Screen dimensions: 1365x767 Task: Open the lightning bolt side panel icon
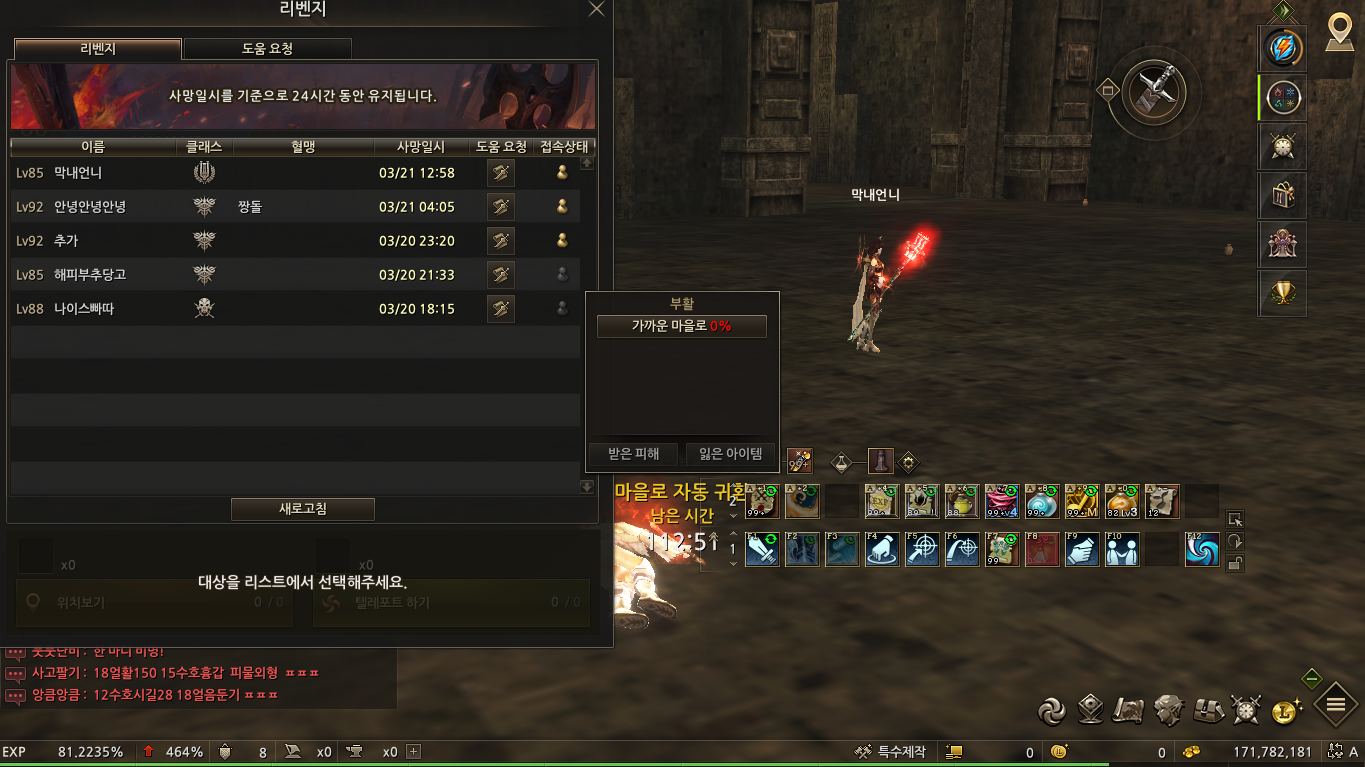(x=1282, y=47)
